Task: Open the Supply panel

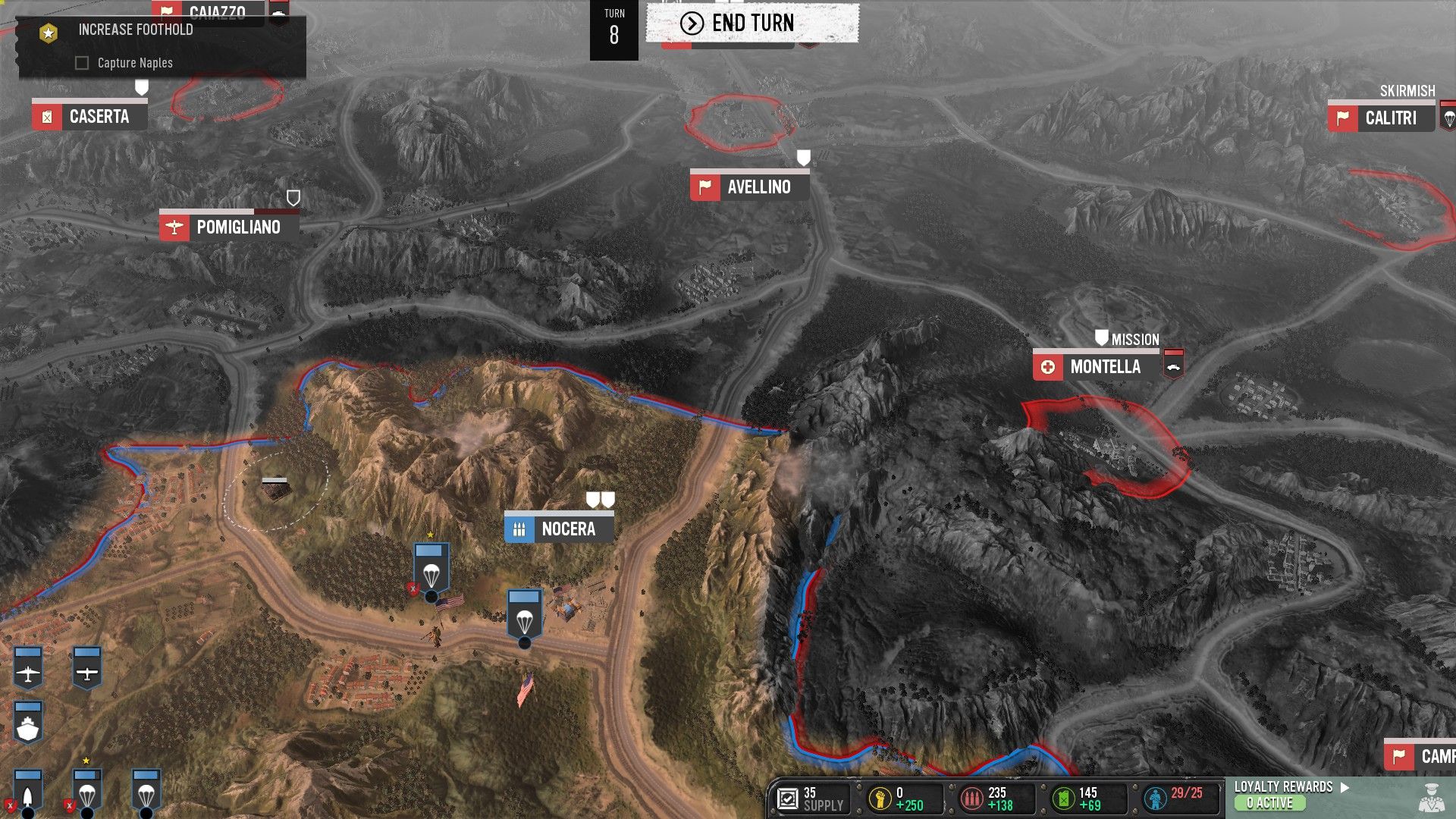Action: pyautogui.click(x=811, y=799)
